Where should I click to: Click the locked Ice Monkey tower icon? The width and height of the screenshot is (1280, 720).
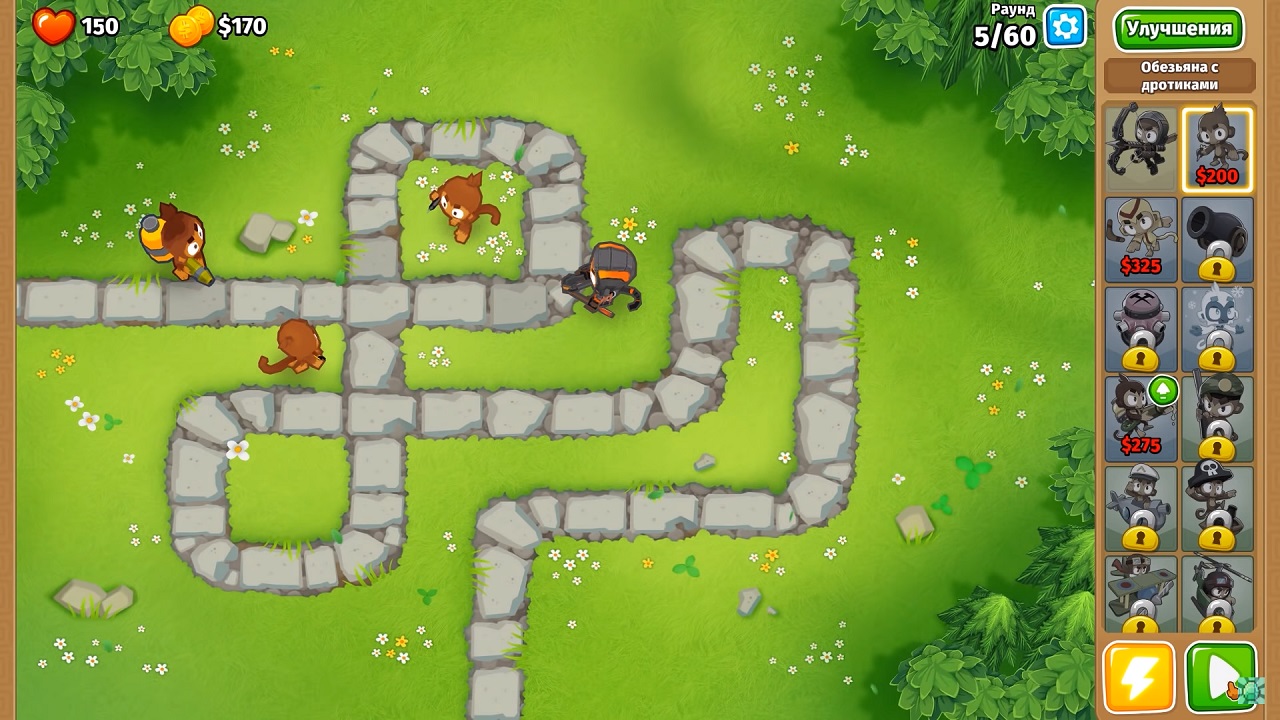click(1216, 330)
